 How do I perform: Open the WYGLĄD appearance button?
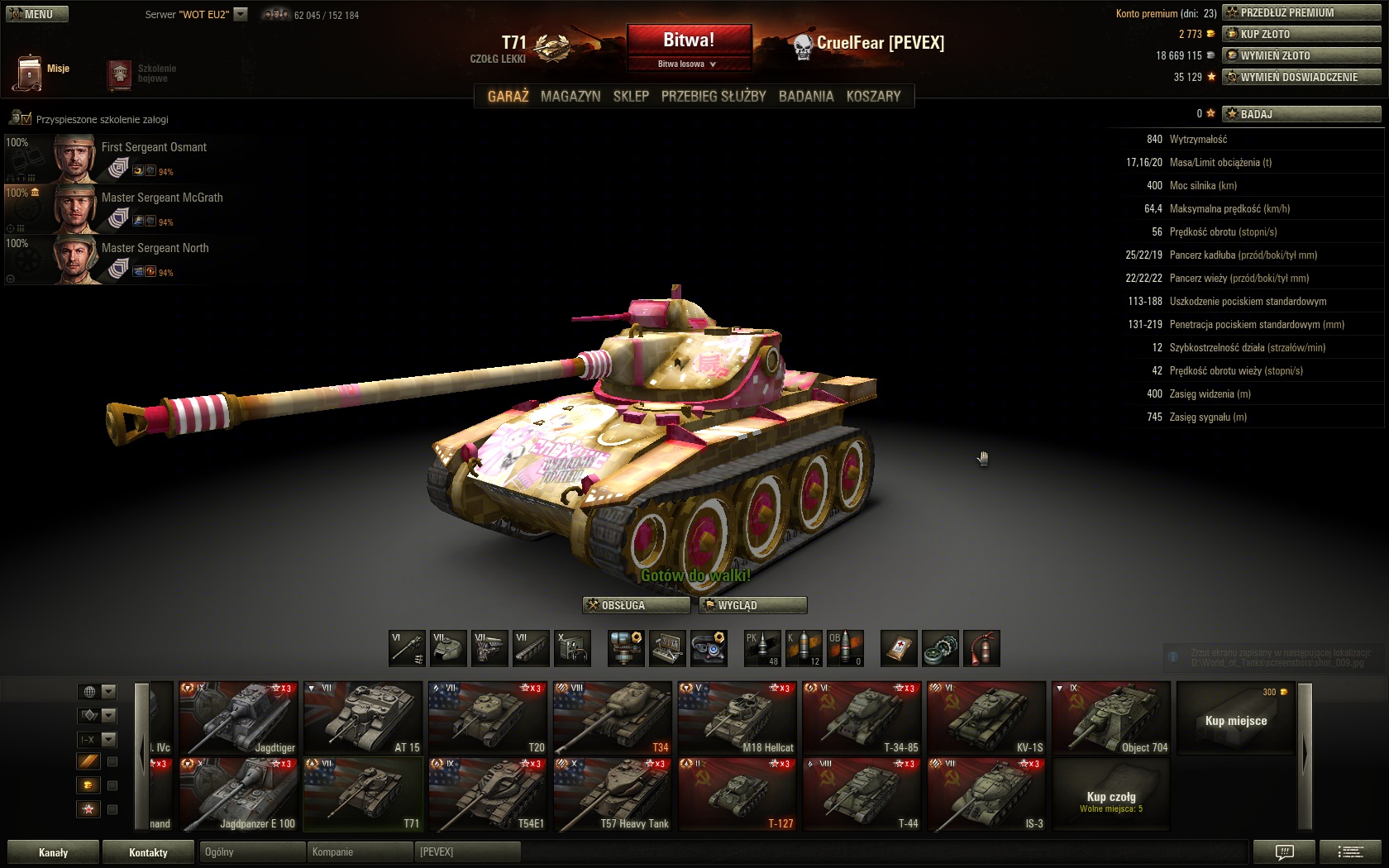[752, 605]
